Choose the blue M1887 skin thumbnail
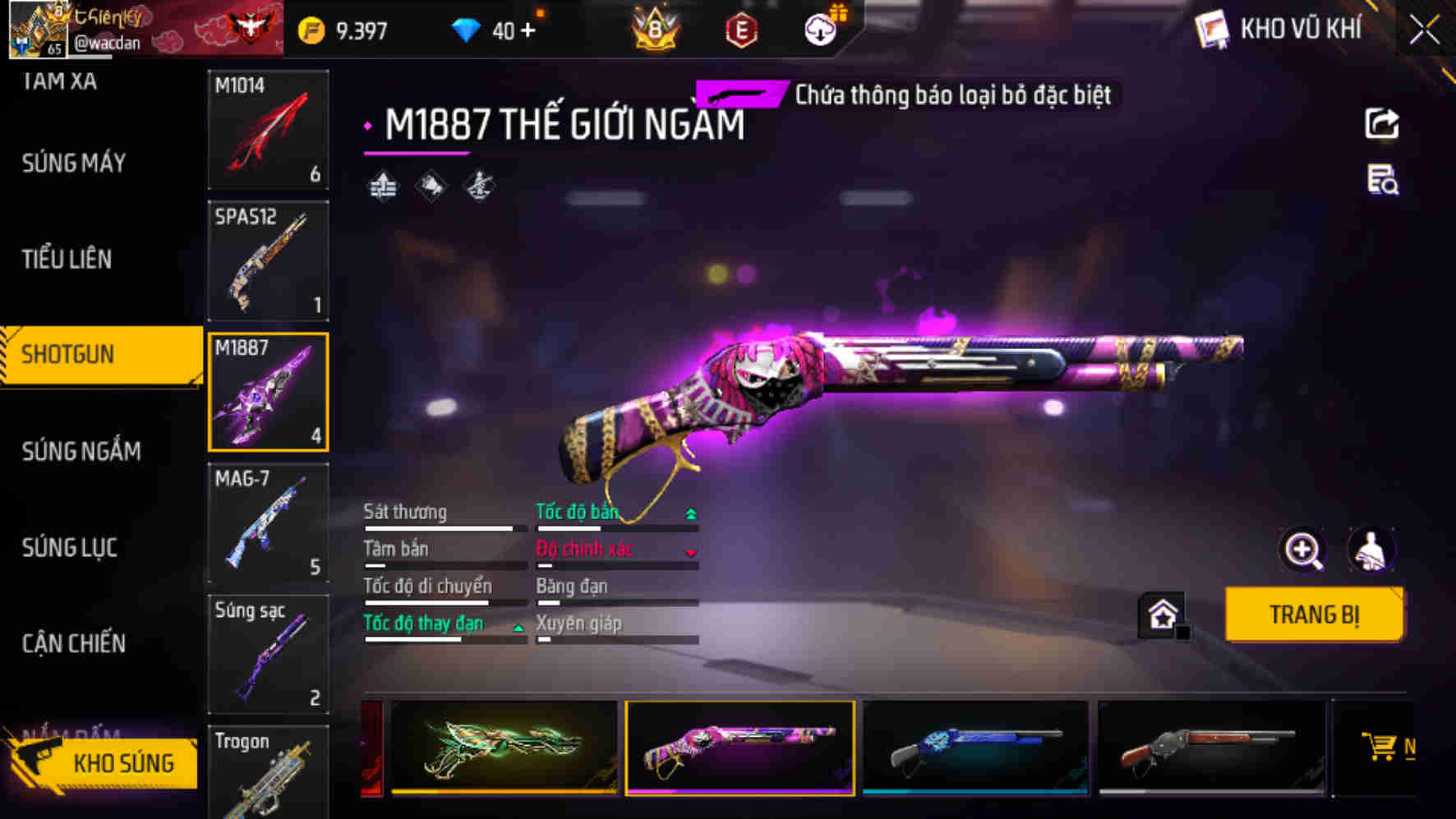1456x819 pixels. pos(975,747)
